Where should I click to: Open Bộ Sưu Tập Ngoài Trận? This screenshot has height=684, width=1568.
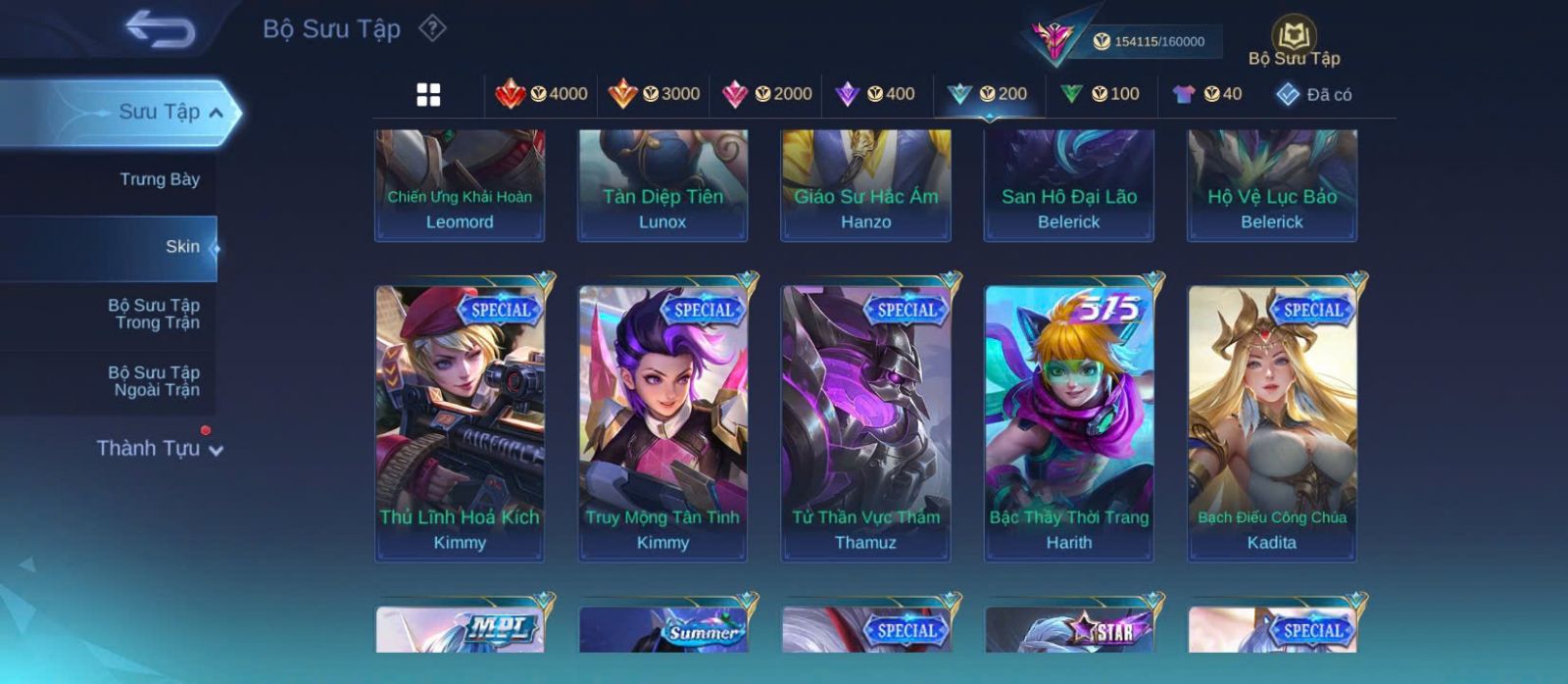point(155,381)
